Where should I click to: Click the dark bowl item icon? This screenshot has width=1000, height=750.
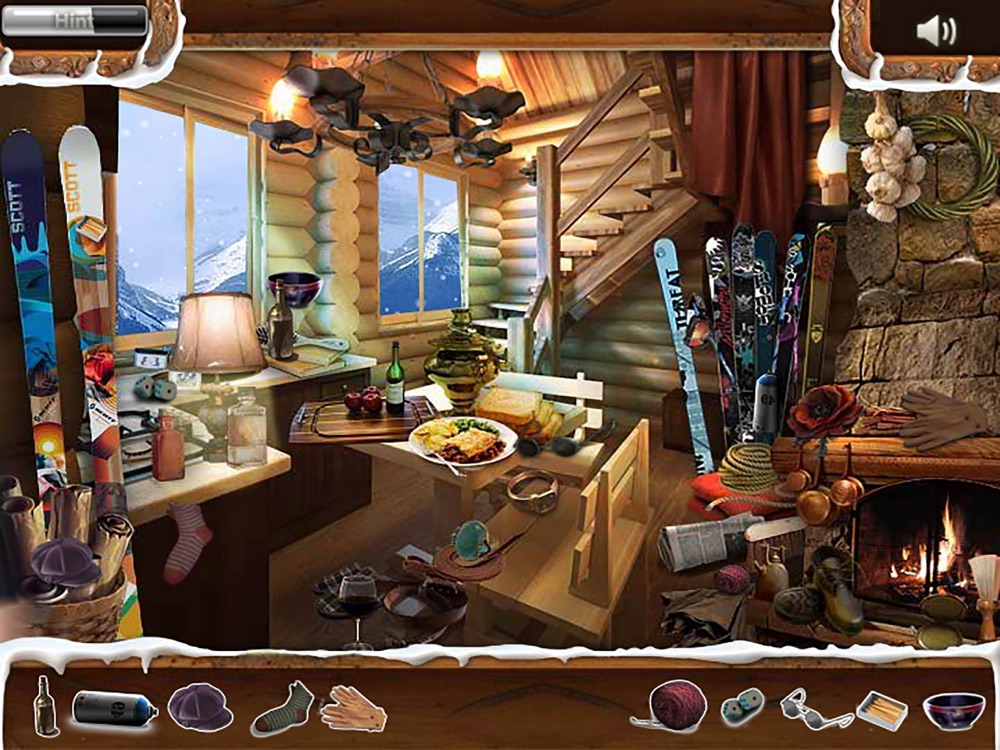pyautogui.click(x=951, y=710)
